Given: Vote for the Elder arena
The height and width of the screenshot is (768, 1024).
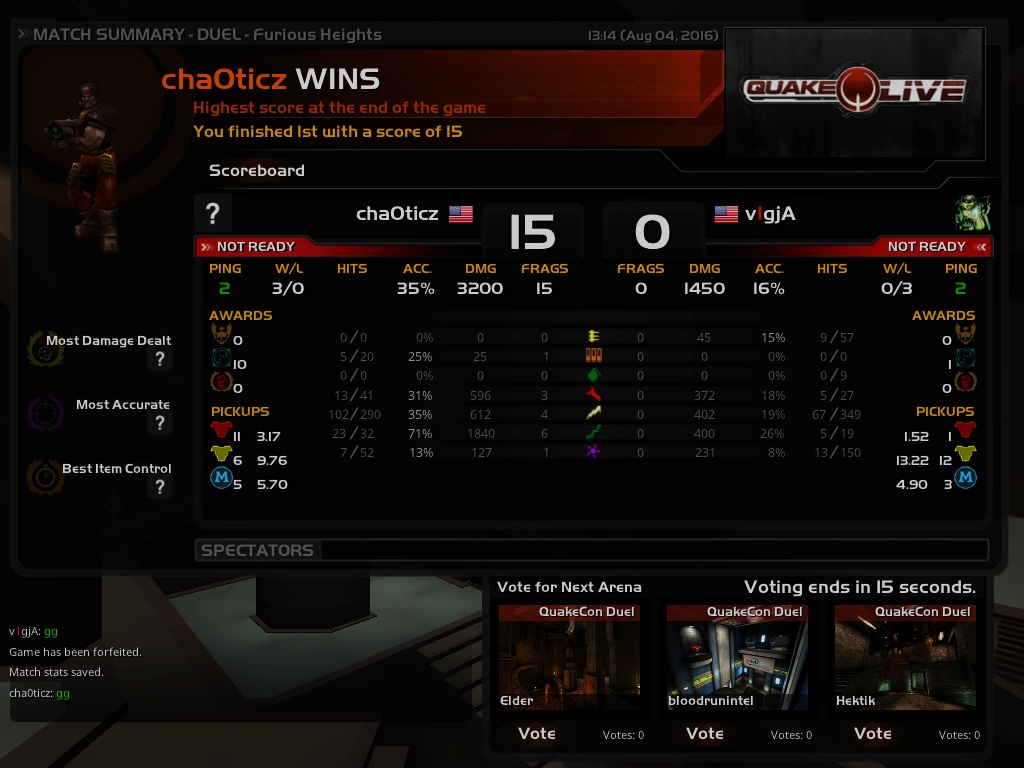Looking at the screenshot, I should (x=537, y=733).
